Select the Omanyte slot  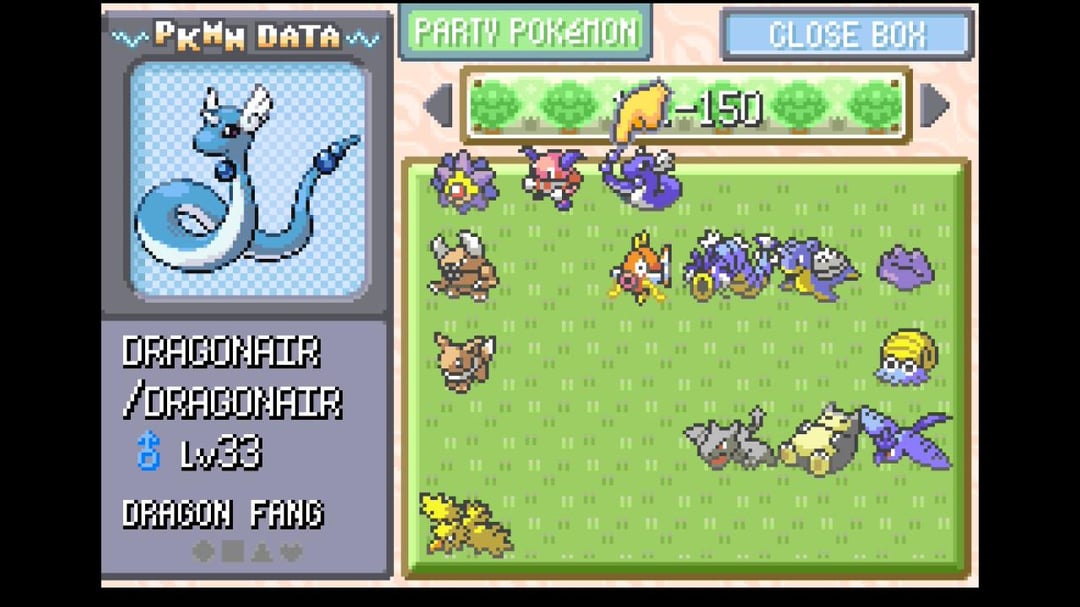pyautogui.click(x=906, y=358)
